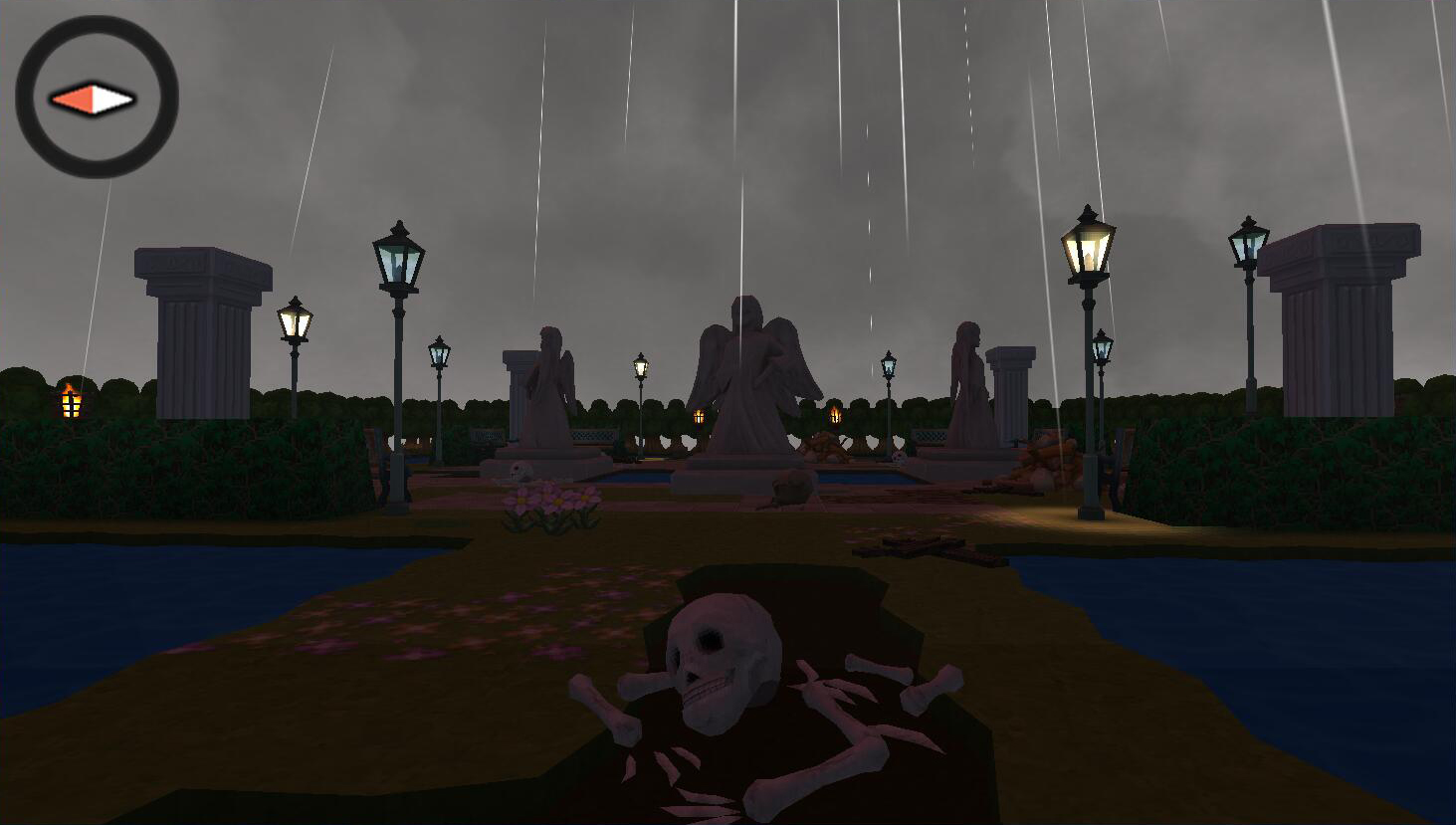The height and width of the screenshot is (825, 1456).
Task: Select the left praying angel statue
Action: pos(548,388)
